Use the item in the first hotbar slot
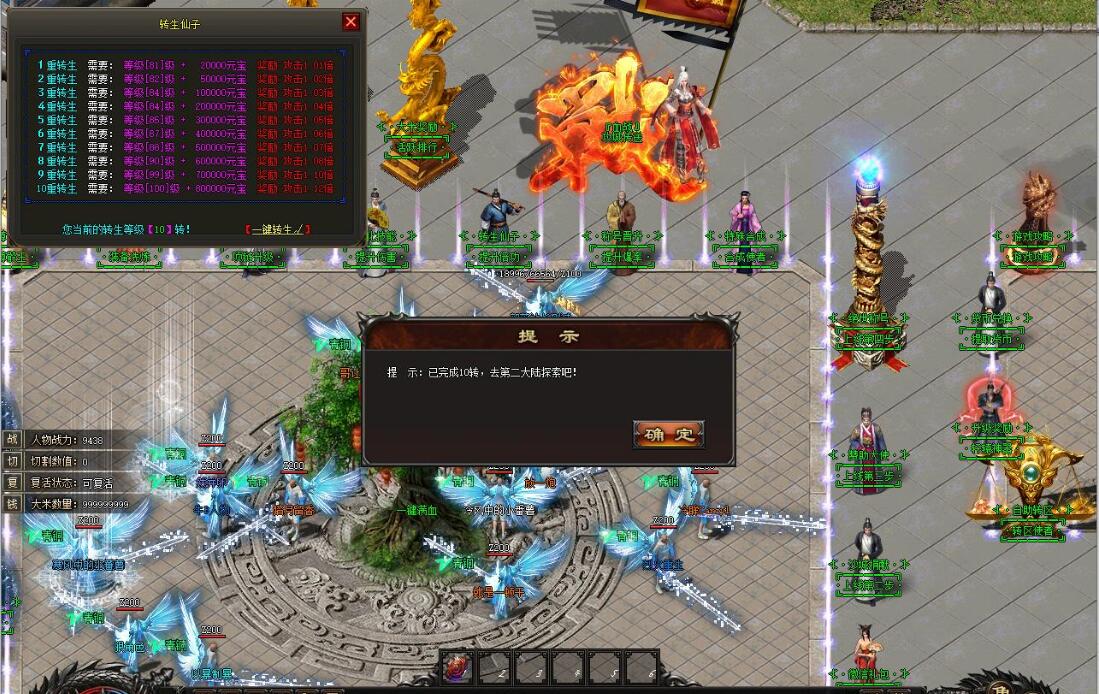This screenshot has width=1099, height=694. 457,668
